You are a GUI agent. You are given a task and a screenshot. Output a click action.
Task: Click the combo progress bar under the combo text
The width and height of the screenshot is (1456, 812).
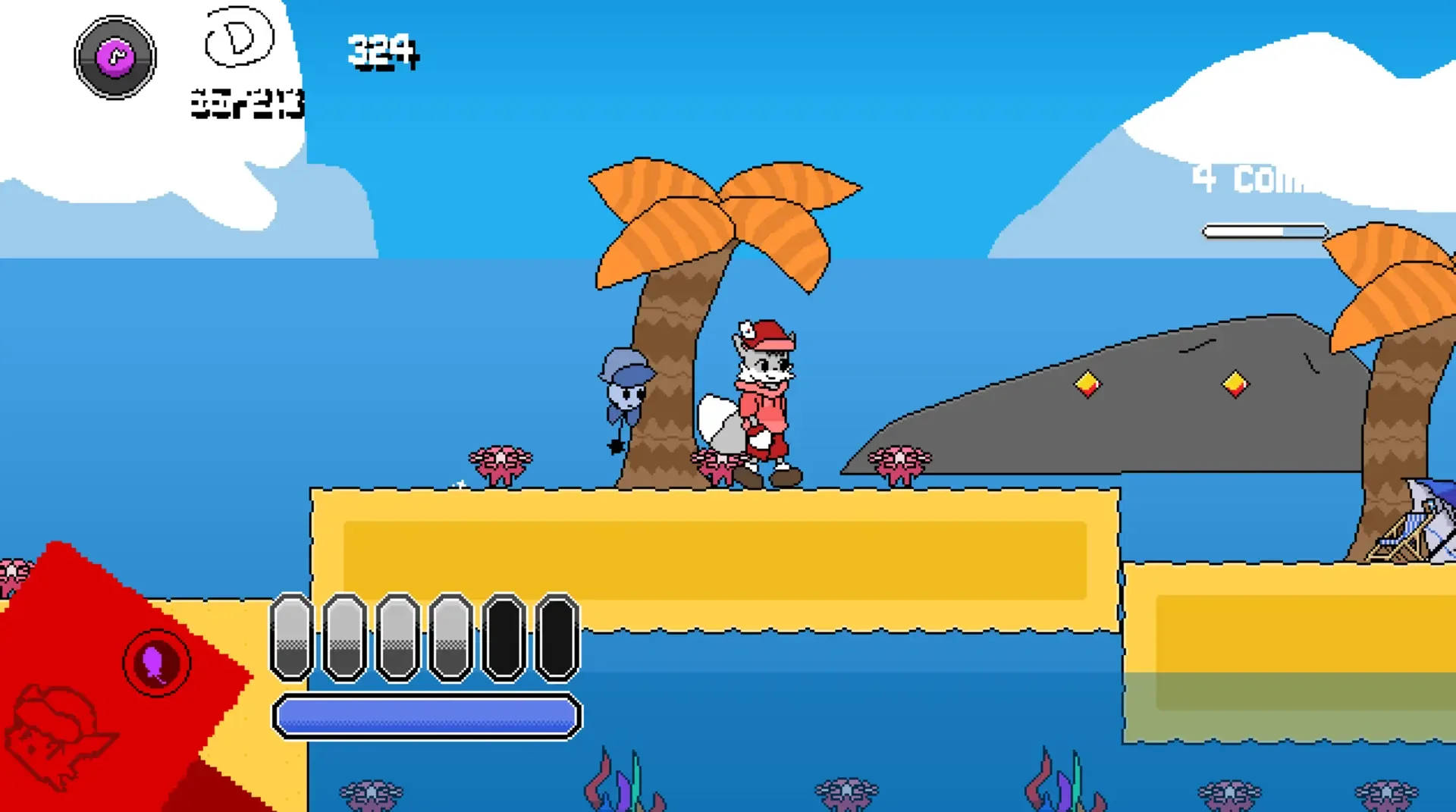click(x=1263, y=230)
